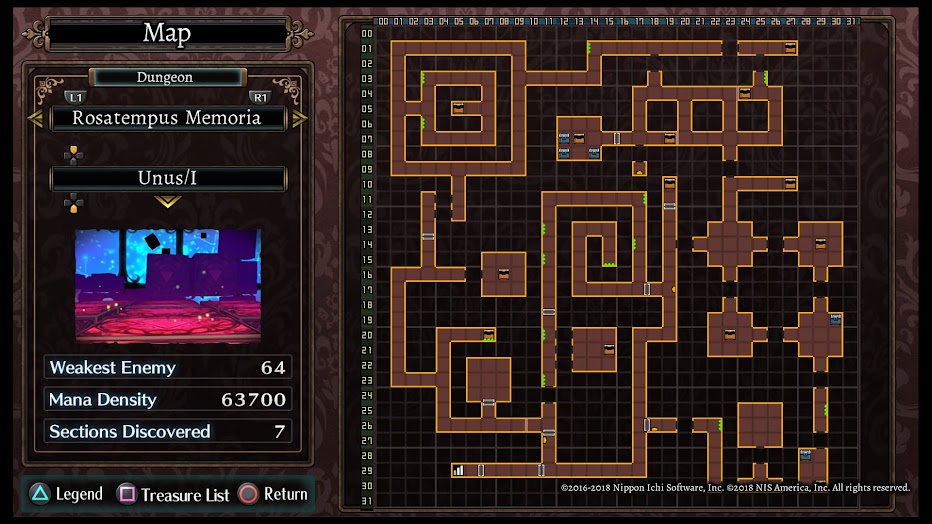Select the Unus/I floor selector
Viewport: 932px width, 524px height.
coord(168,179)
